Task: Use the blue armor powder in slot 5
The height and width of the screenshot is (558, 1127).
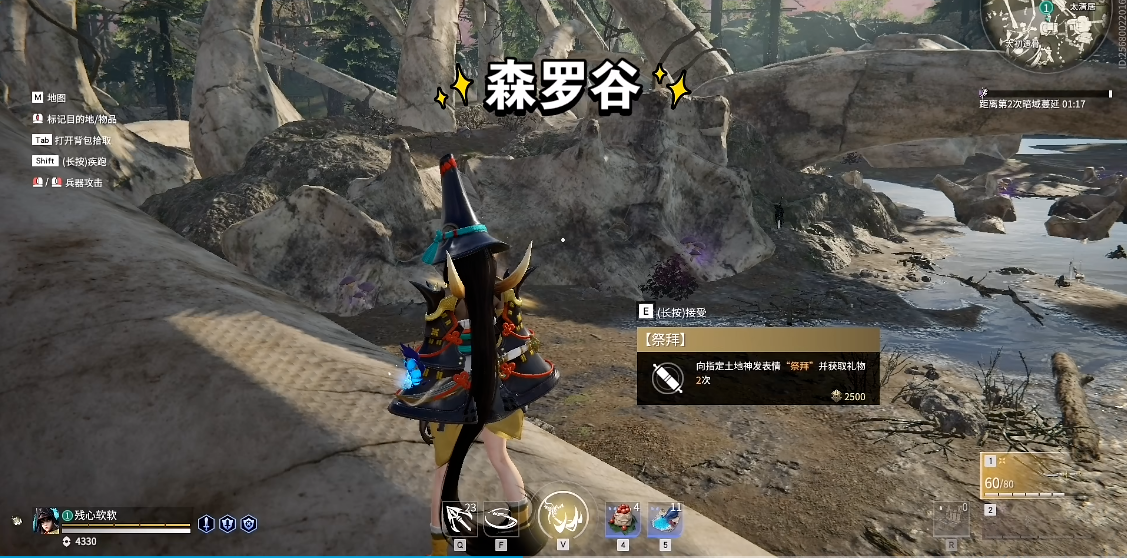Action: (x=664, y=519)
